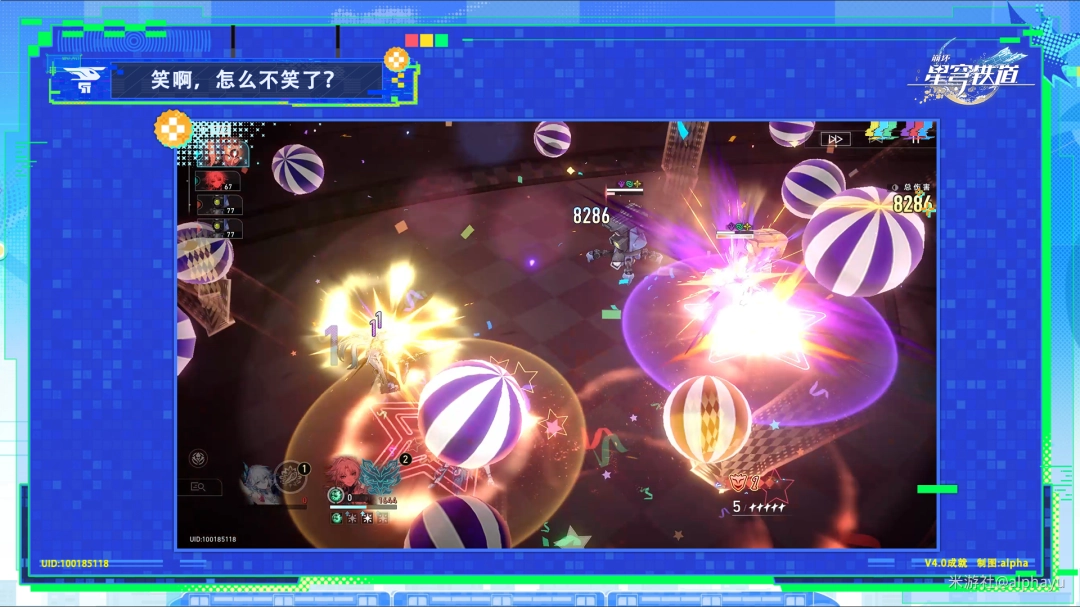Toggle the double-arrow battle speed-up button

click(x=835, y=139)
